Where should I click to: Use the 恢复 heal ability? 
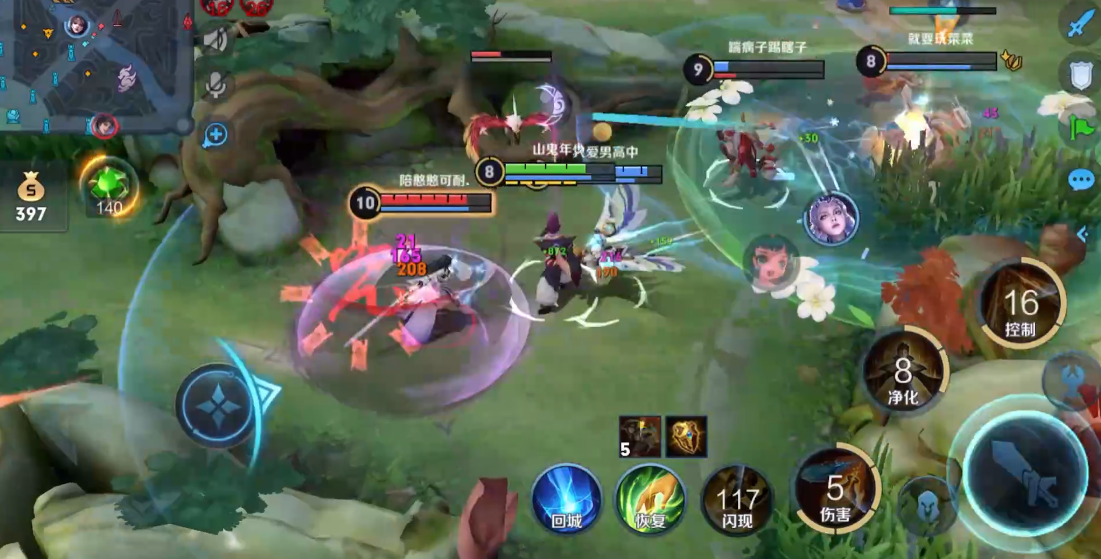[x=650, y=497]
